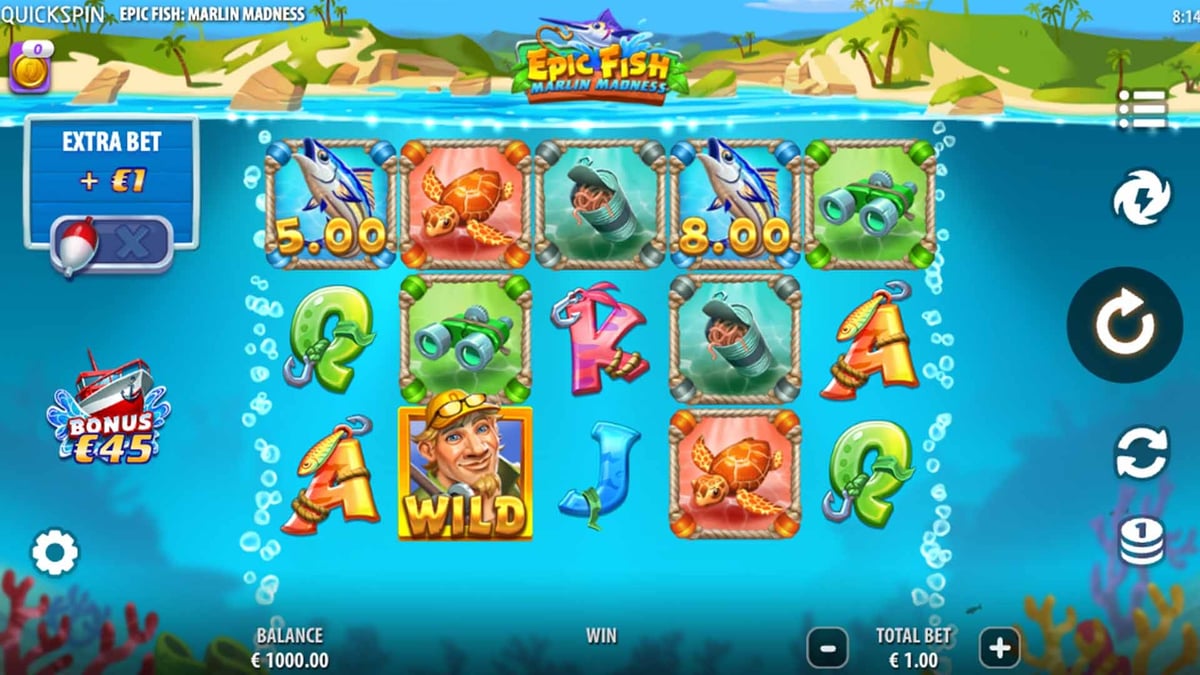Increase total bet with the plus button
Viewport: 1200px width, 675px height.
(999, 649)
